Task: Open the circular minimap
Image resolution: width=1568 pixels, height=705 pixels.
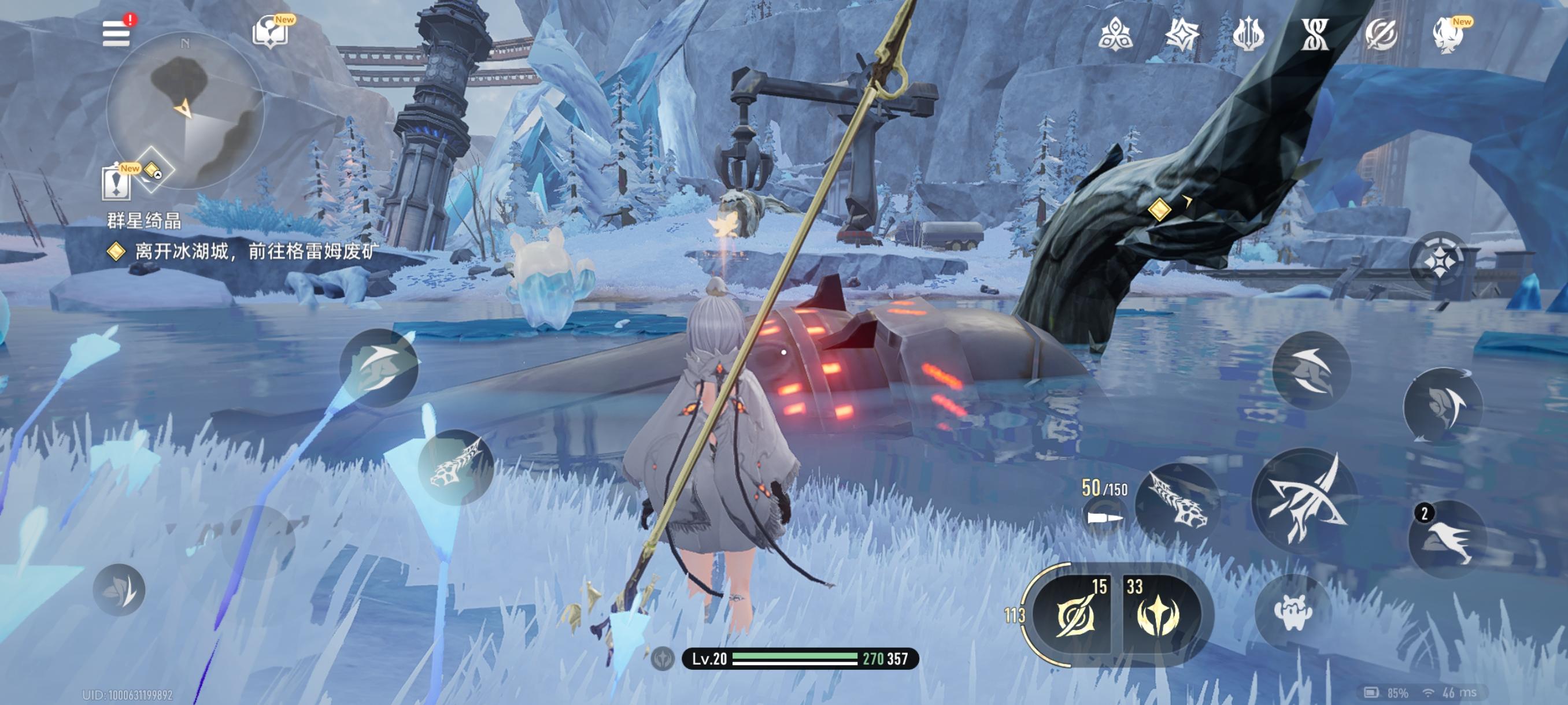Action: click(x=185, y=110)
